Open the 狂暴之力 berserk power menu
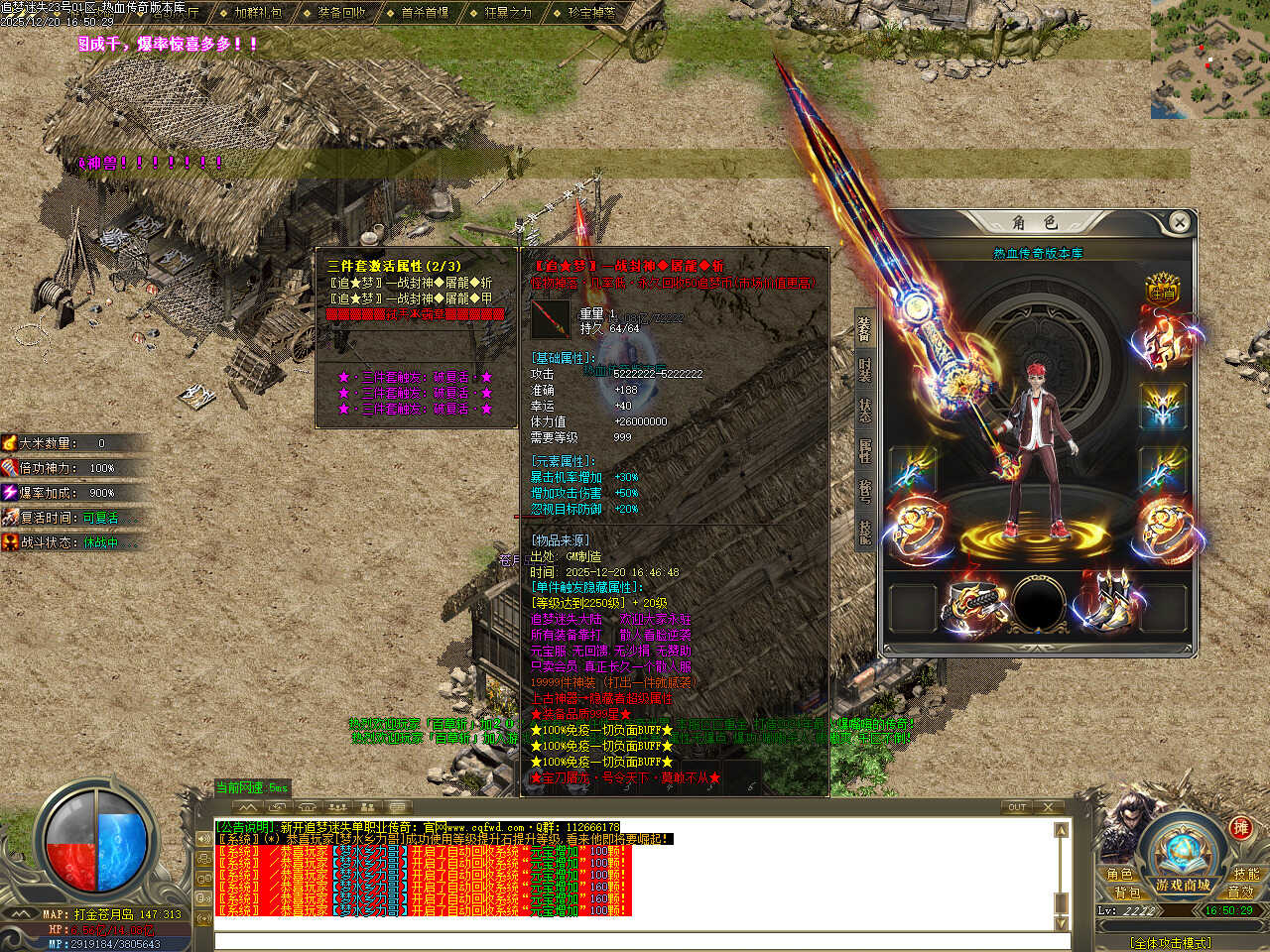 (508, 13)
